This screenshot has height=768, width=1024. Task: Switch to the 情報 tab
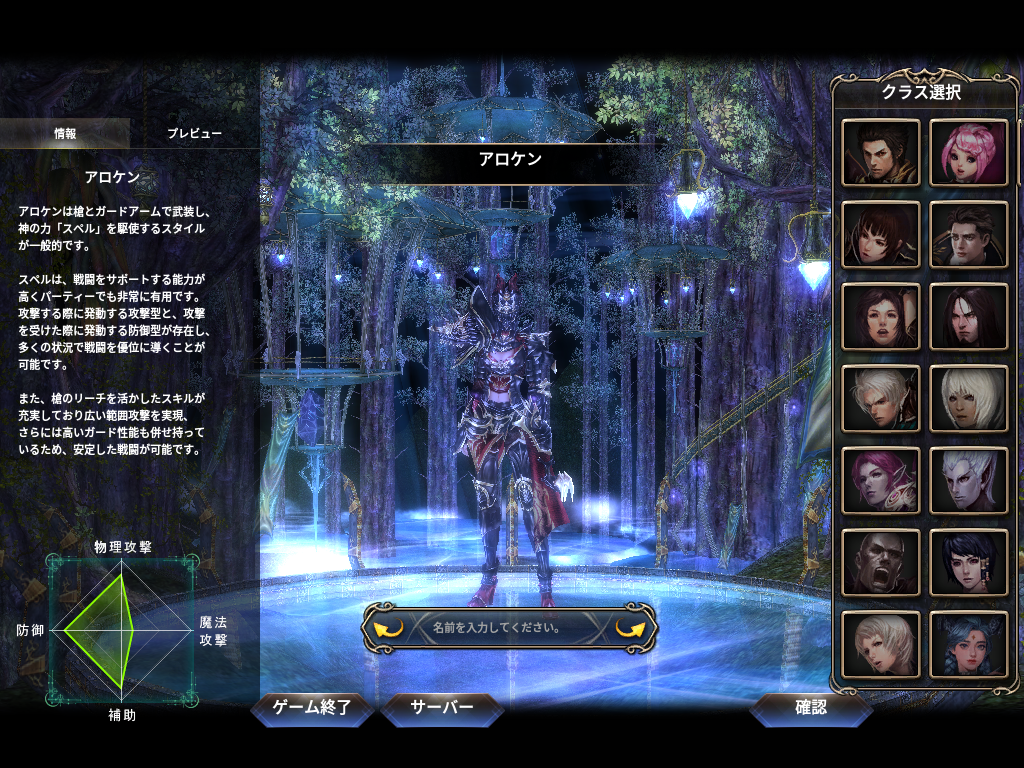[x=65, y=133]
